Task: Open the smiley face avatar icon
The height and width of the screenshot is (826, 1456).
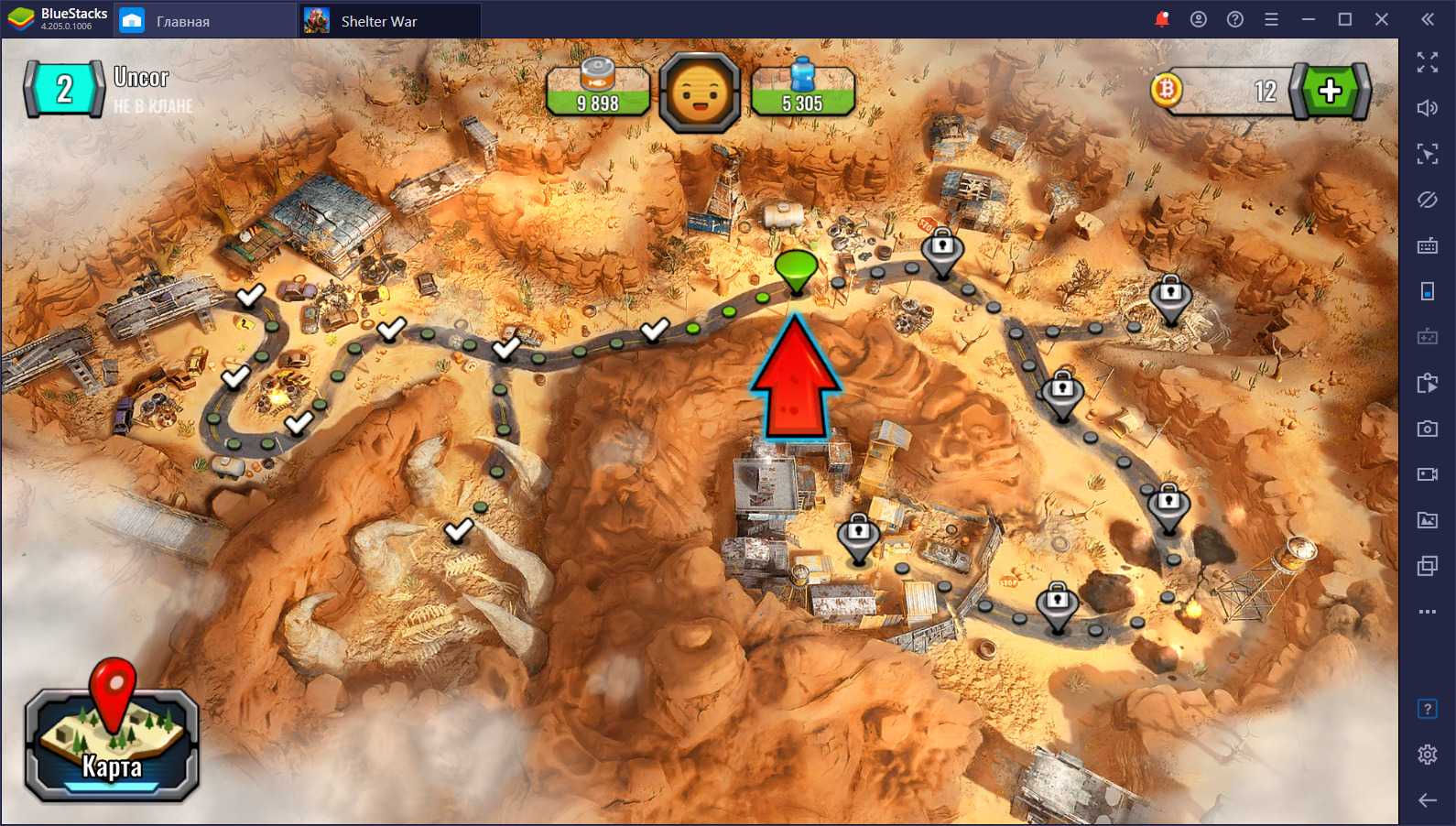Action: click(x=700, y=92)
